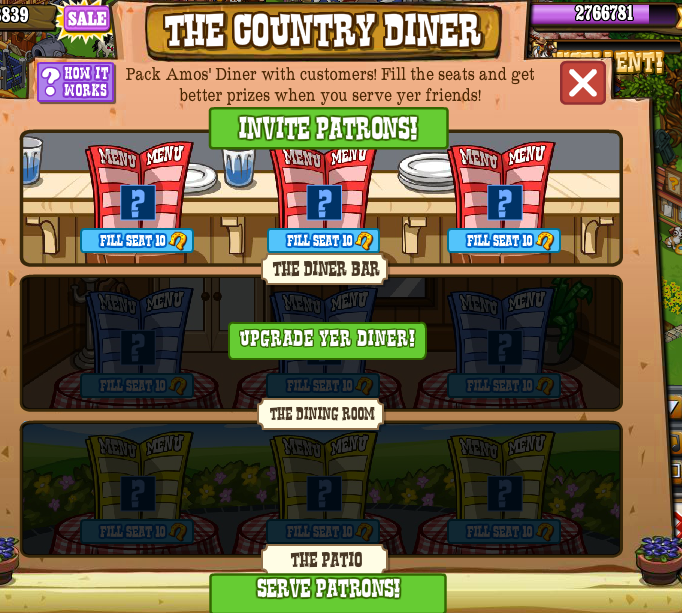Viewport: 682px width, 613px height.
Task: Open the How It Works help
Action: pyautogui.click(x=76, y=82)
